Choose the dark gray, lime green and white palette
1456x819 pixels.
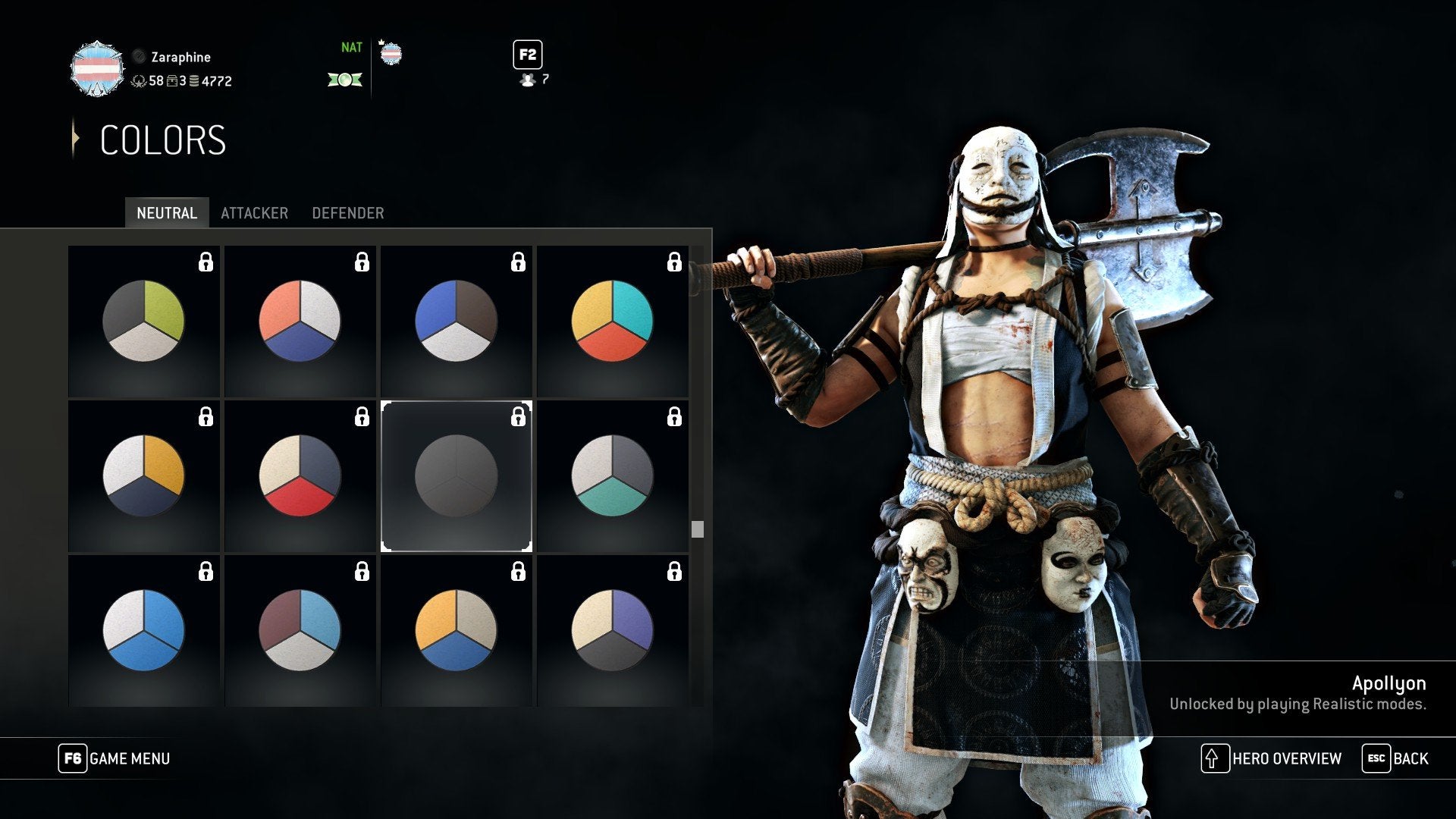[x=144, y=321]
